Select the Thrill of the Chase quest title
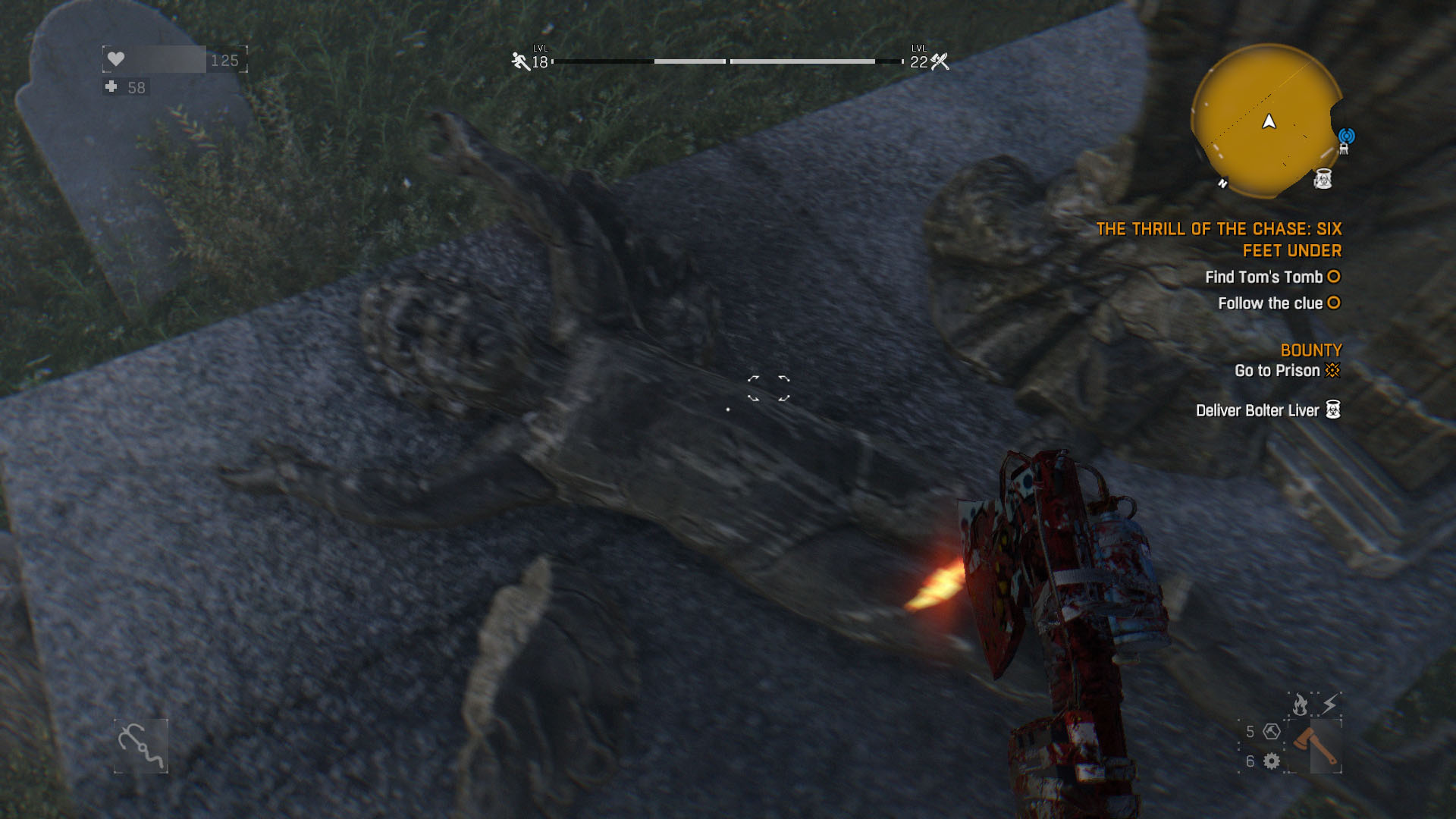The image size is (1456, 819). coord(1219,240)
